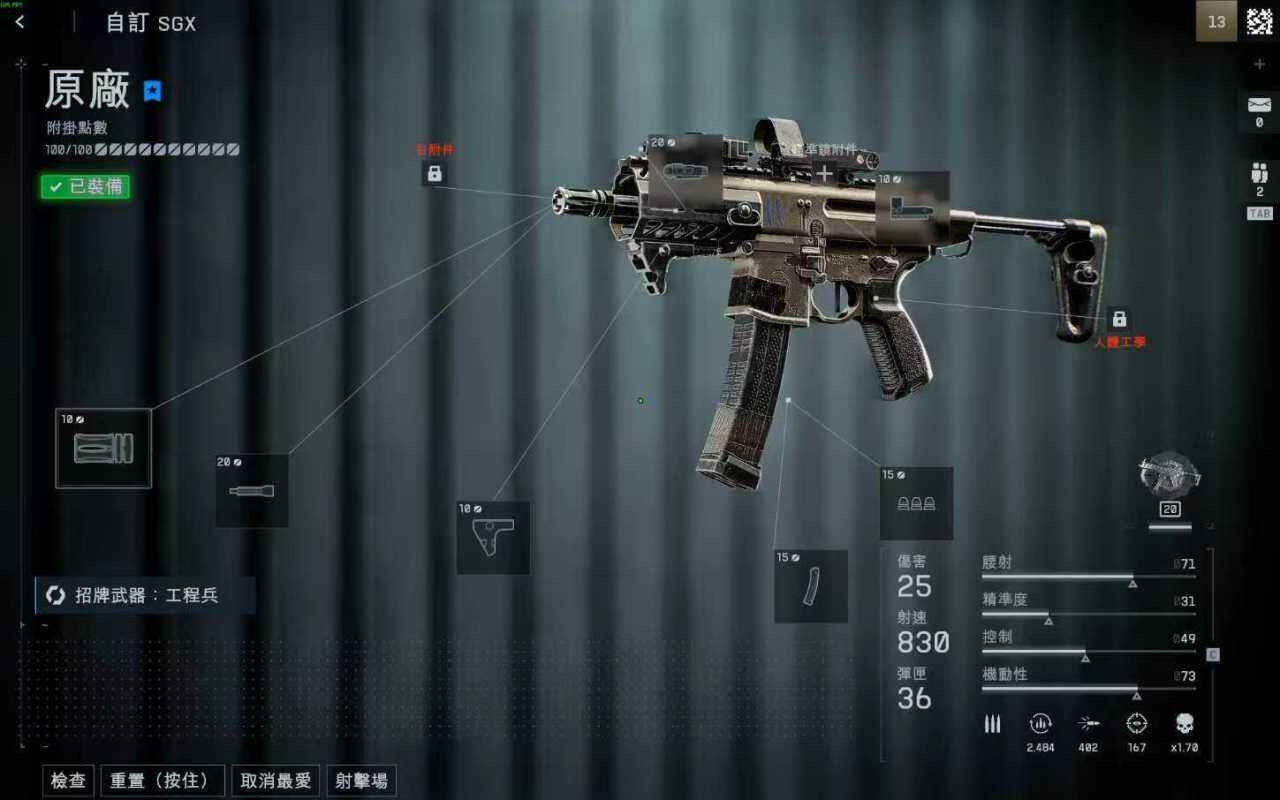
Task: Add a scope accessory with the plus
Action: tap(823, 175)
